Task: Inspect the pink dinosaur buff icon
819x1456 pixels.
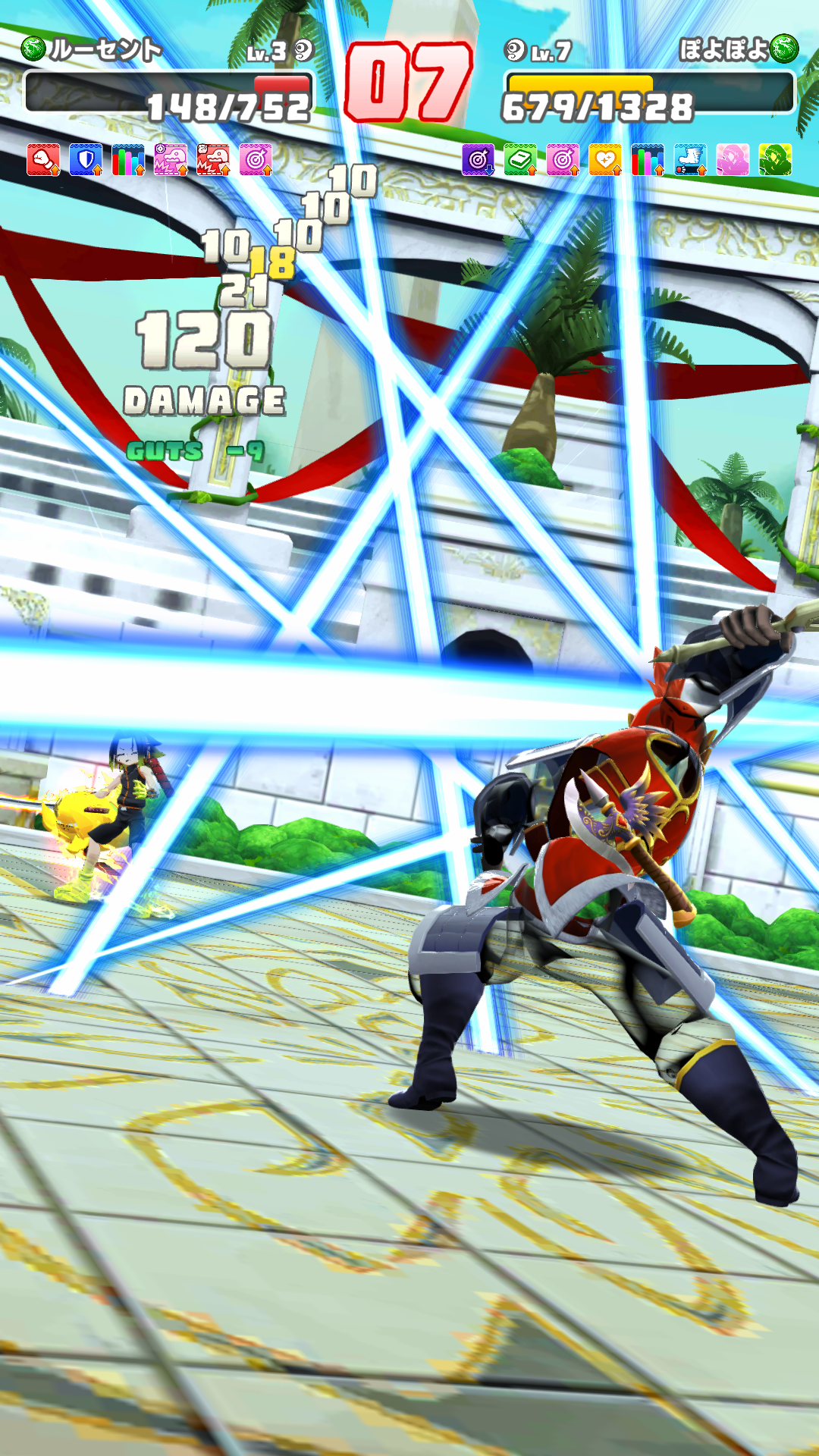Action: point(171,160)
